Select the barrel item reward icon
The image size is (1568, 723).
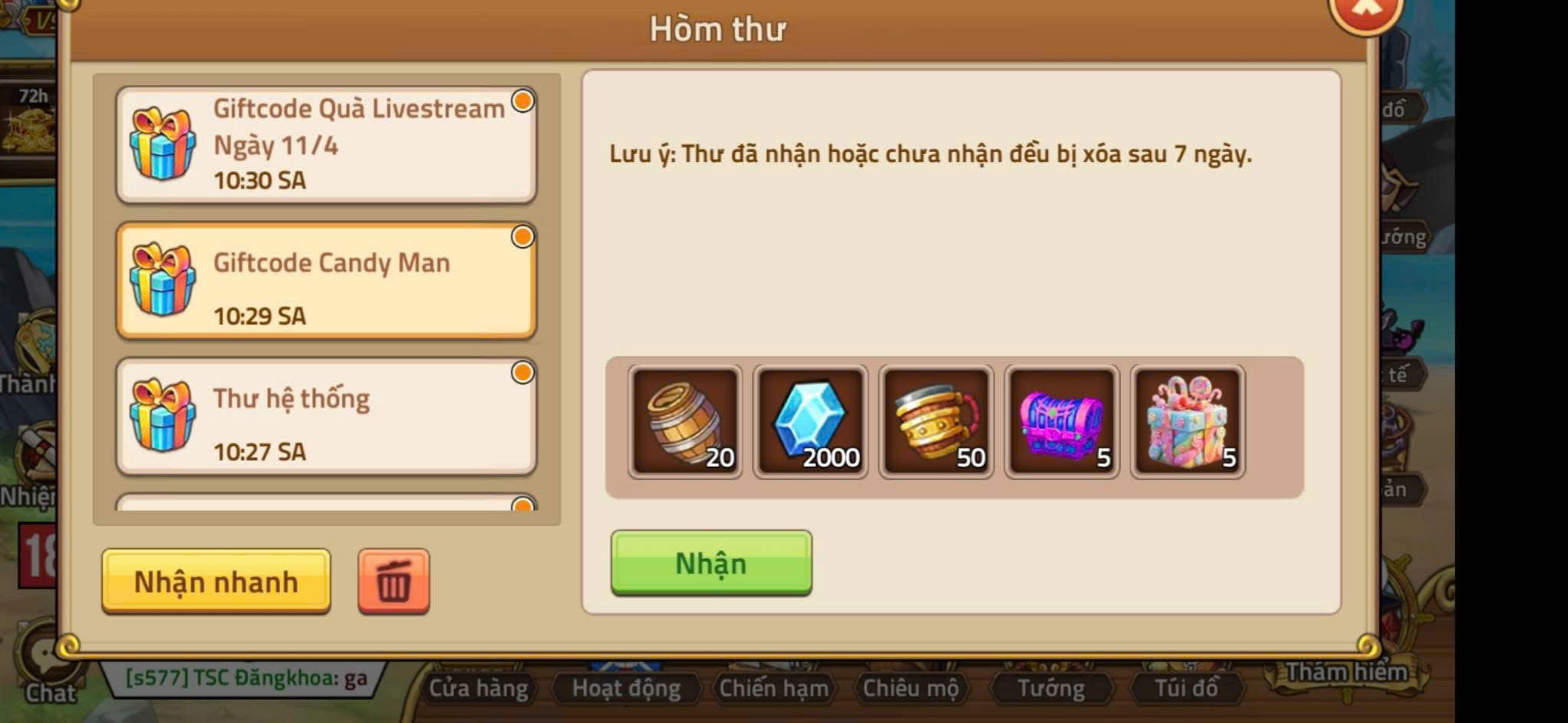pyautogui.click(x=686, y=422)
